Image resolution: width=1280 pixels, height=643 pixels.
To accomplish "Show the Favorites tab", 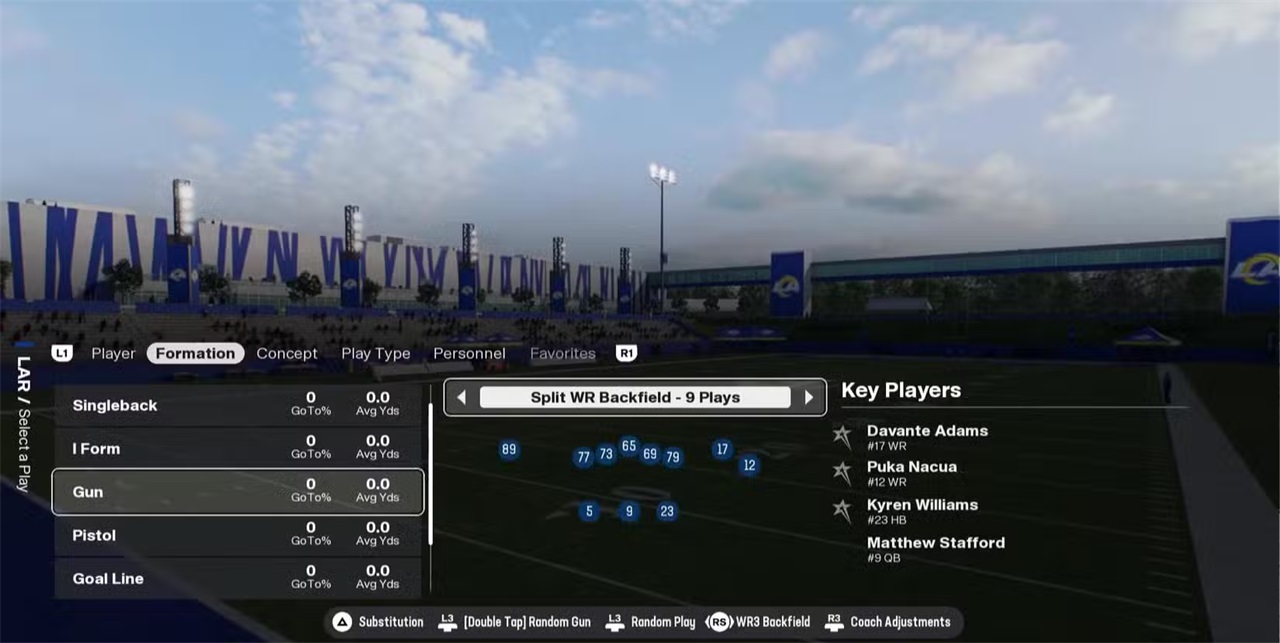I will coord(562,353).
